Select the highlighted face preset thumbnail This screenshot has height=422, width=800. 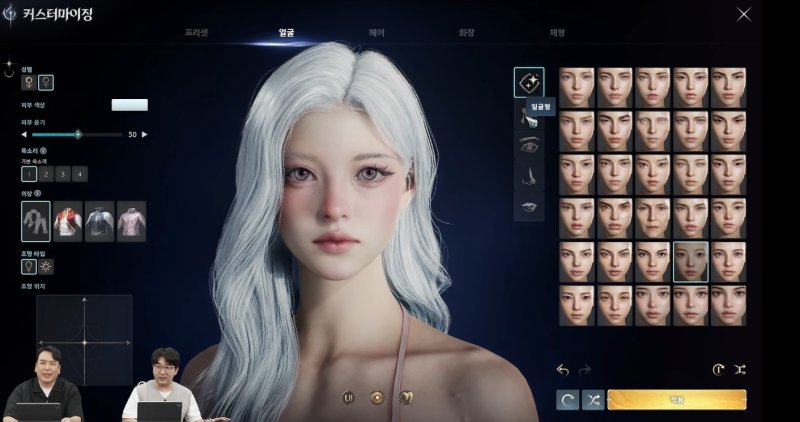690,261
